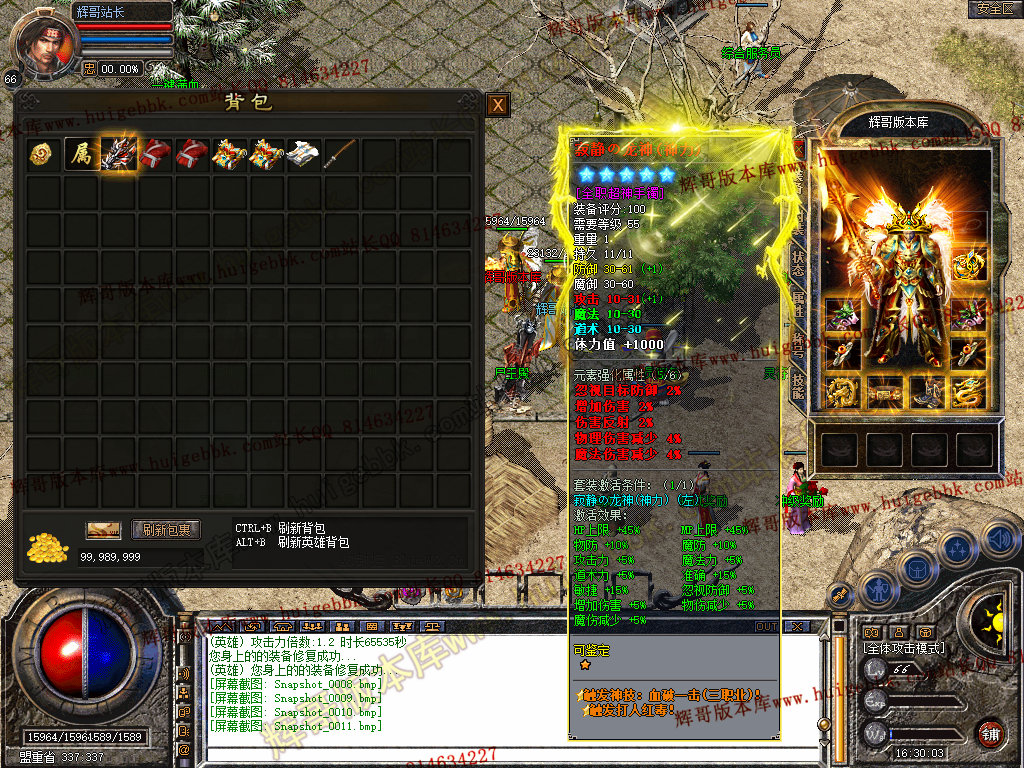
Task: Pick the white scroll item in the bag
Action: pyautogui.click(x=303, y=154)
